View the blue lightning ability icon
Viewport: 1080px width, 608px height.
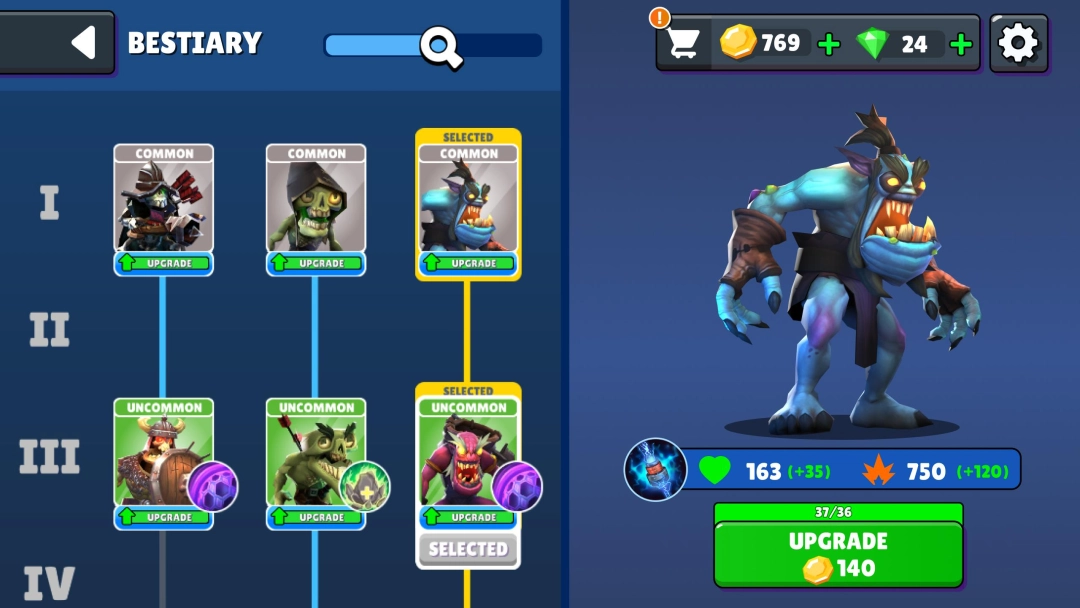[655, 469]
